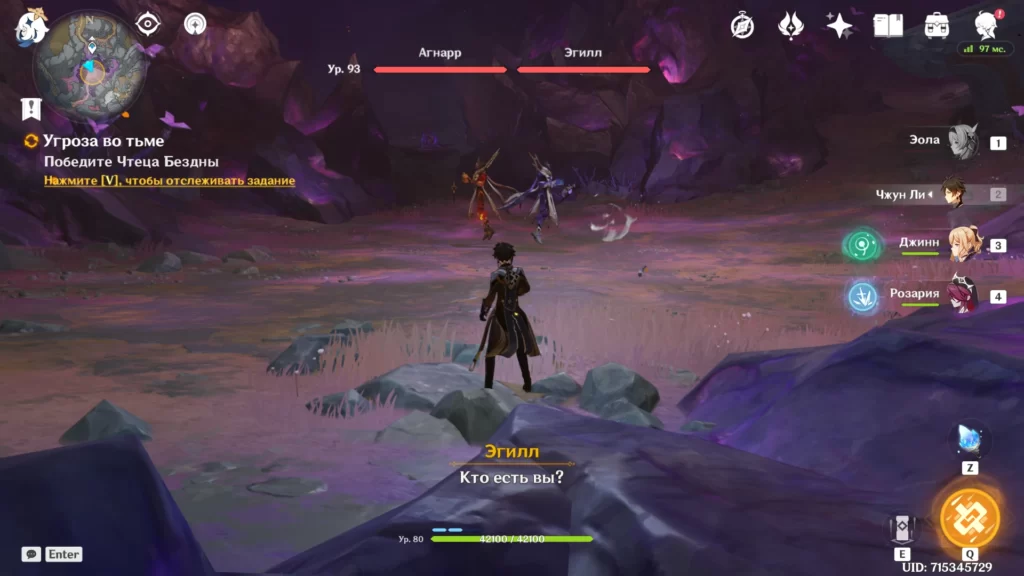Open the circular minimap
This screenshot has height=576, width=1024.
click(x=90, y=67)
